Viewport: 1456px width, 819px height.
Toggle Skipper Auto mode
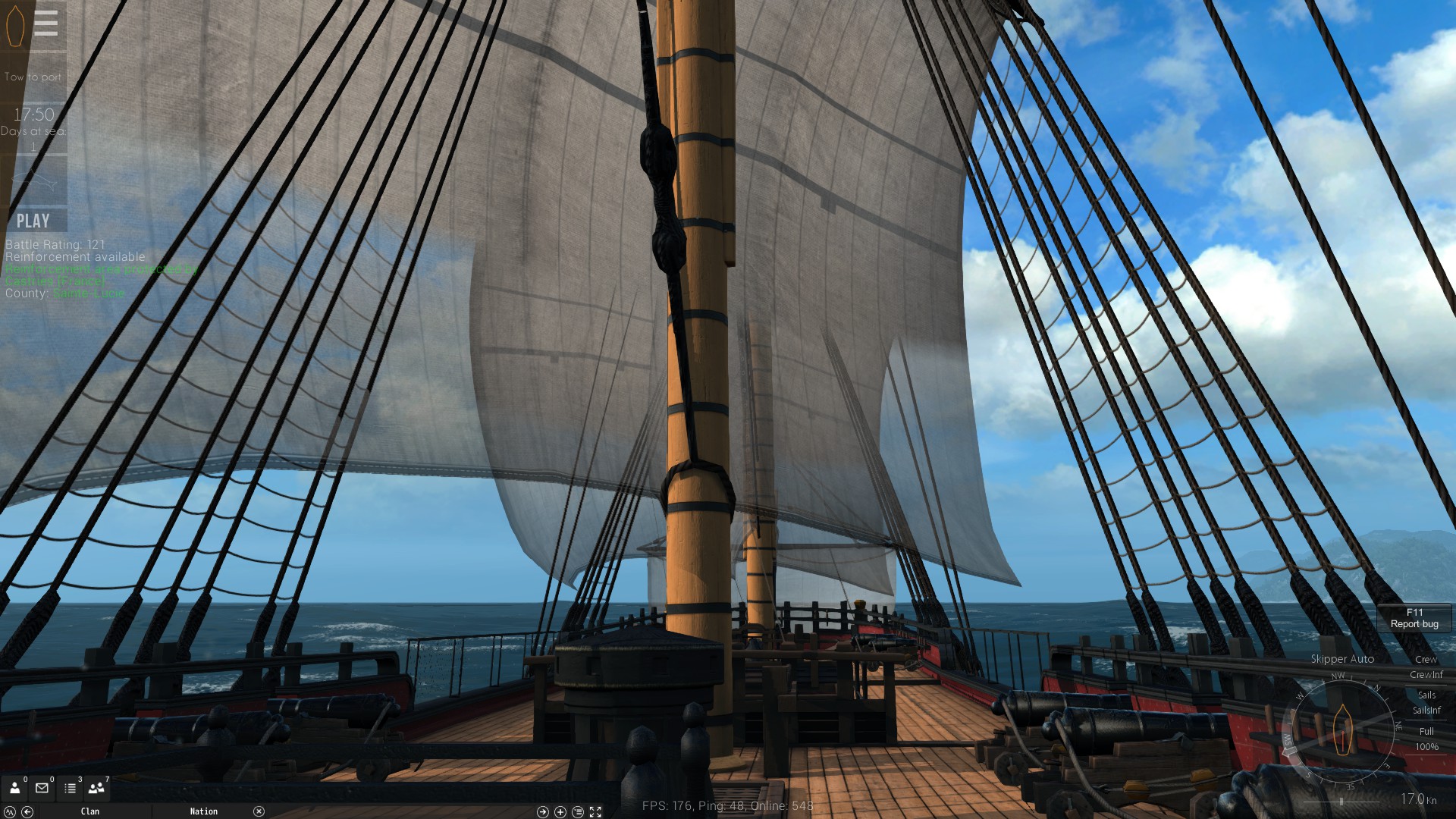(x=1344, y=659)
